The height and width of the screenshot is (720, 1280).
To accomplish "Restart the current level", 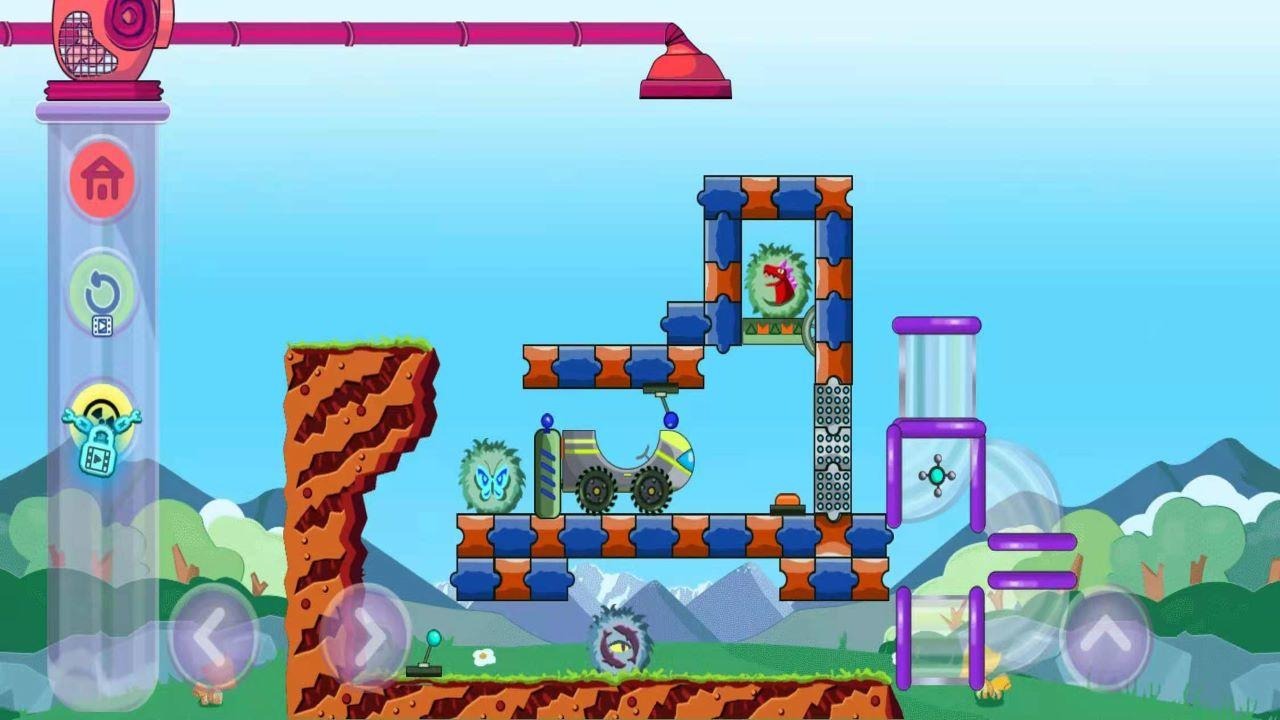I will pyautogui.click(x=100, y=290).
